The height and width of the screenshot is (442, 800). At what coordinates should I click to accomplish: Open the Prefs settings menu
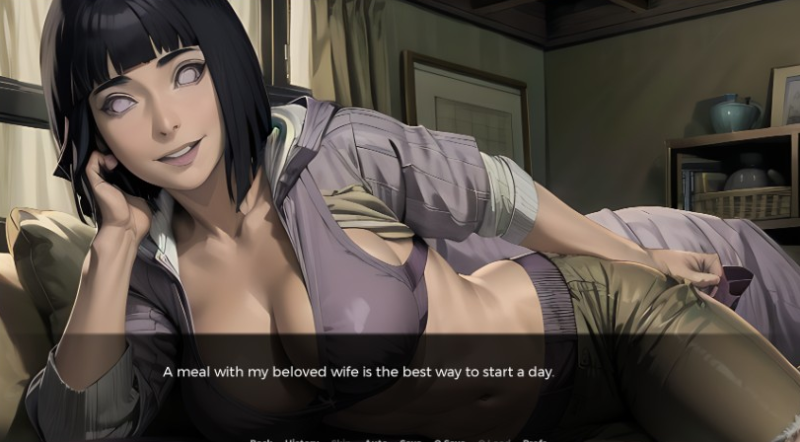pos(534,439)
